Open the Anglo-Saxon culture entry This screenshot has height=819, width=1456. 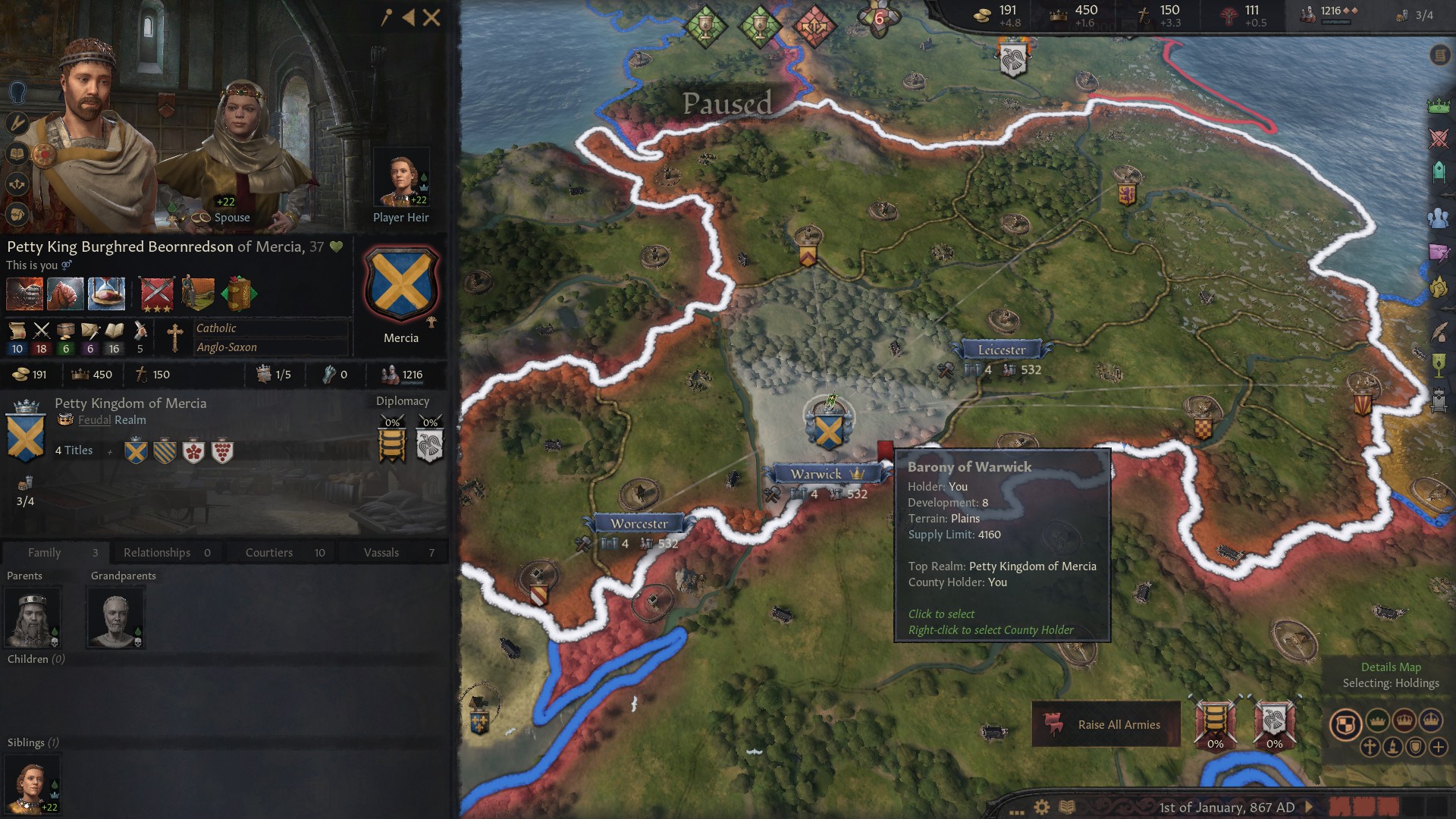(227, 347)
